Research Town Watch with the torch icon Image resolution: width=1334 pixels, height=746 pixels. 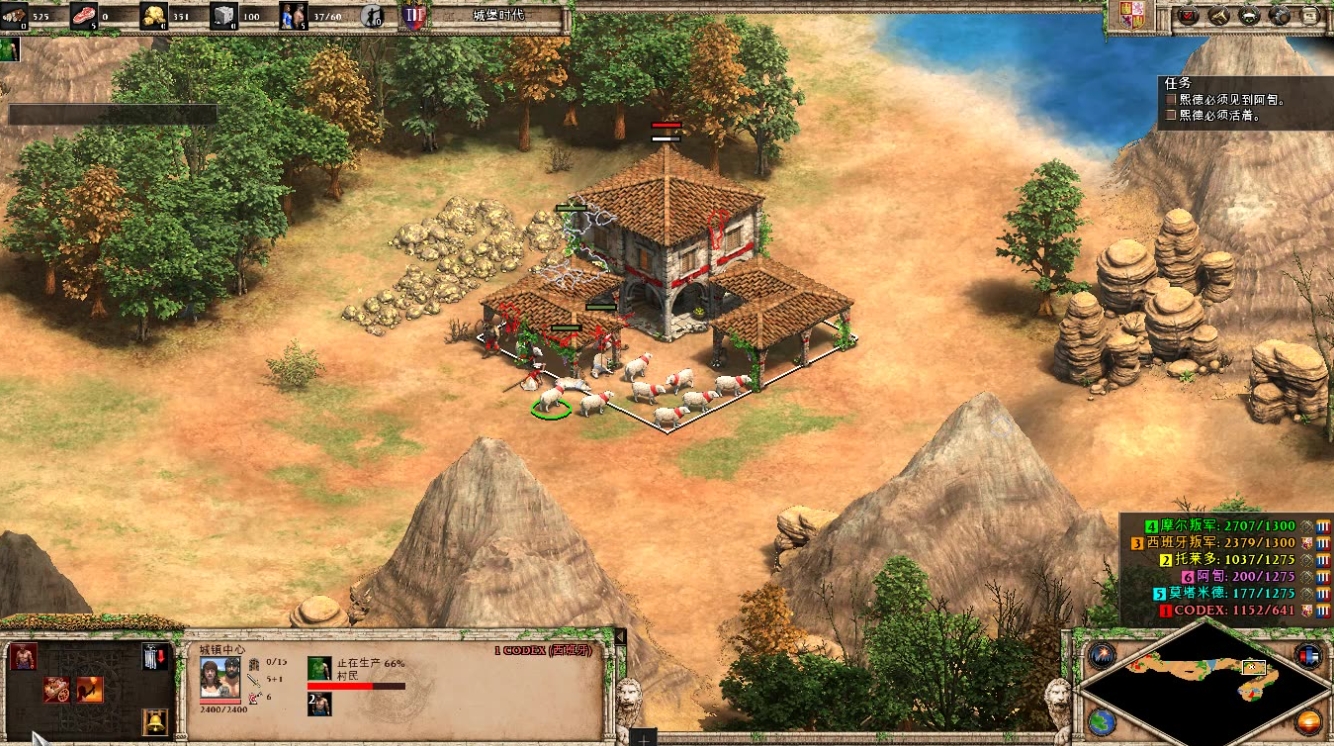point(90,690)
